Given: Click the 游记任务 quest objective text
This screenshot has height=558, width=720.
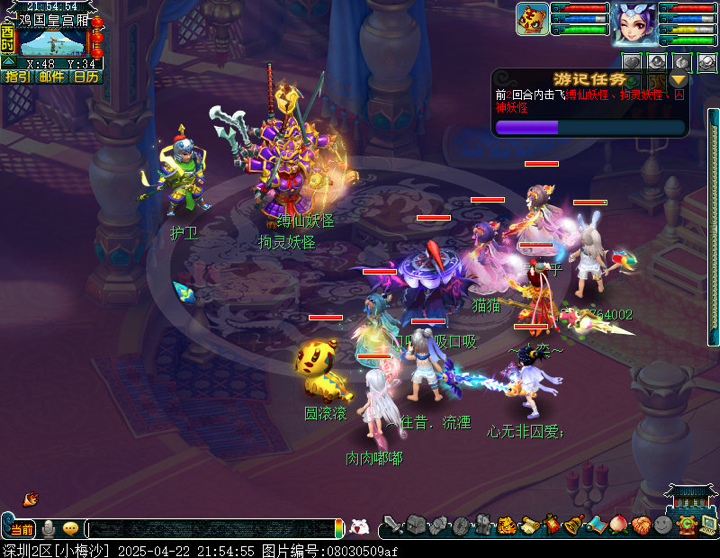Looking at the screenshot, I should tap(590, 100).
